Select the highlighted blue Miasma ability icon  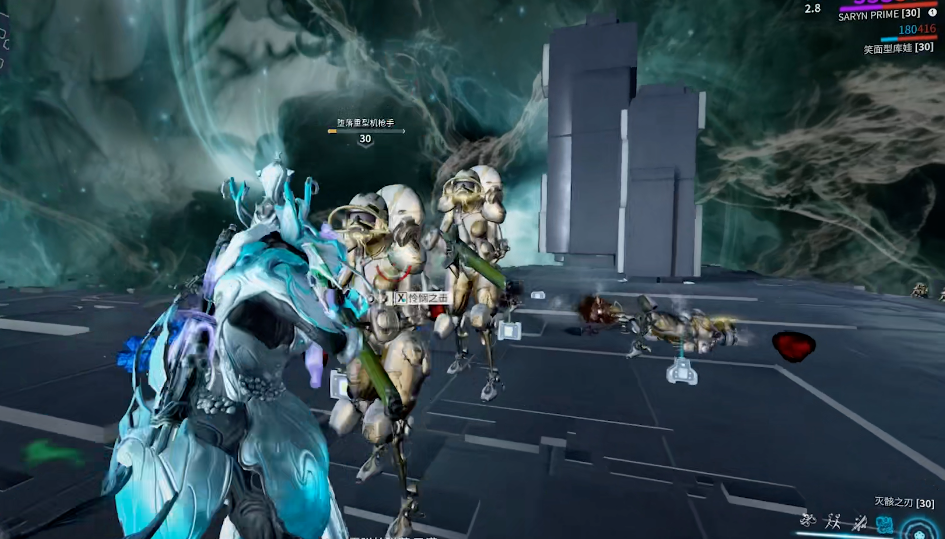pyautogui.click(x=884, y=524)
